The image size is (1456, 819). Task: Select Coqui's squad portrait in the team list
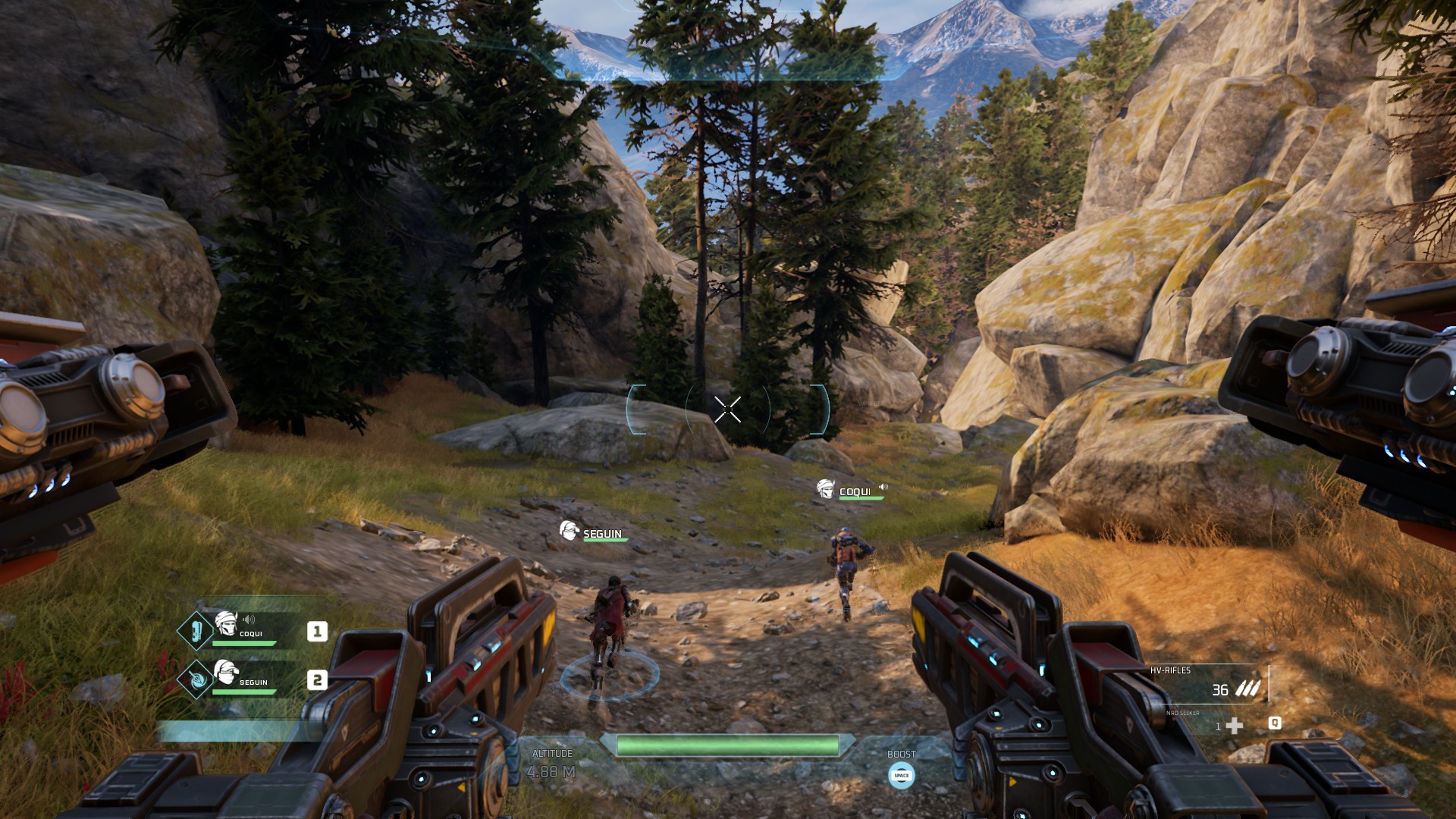(225, 623)
